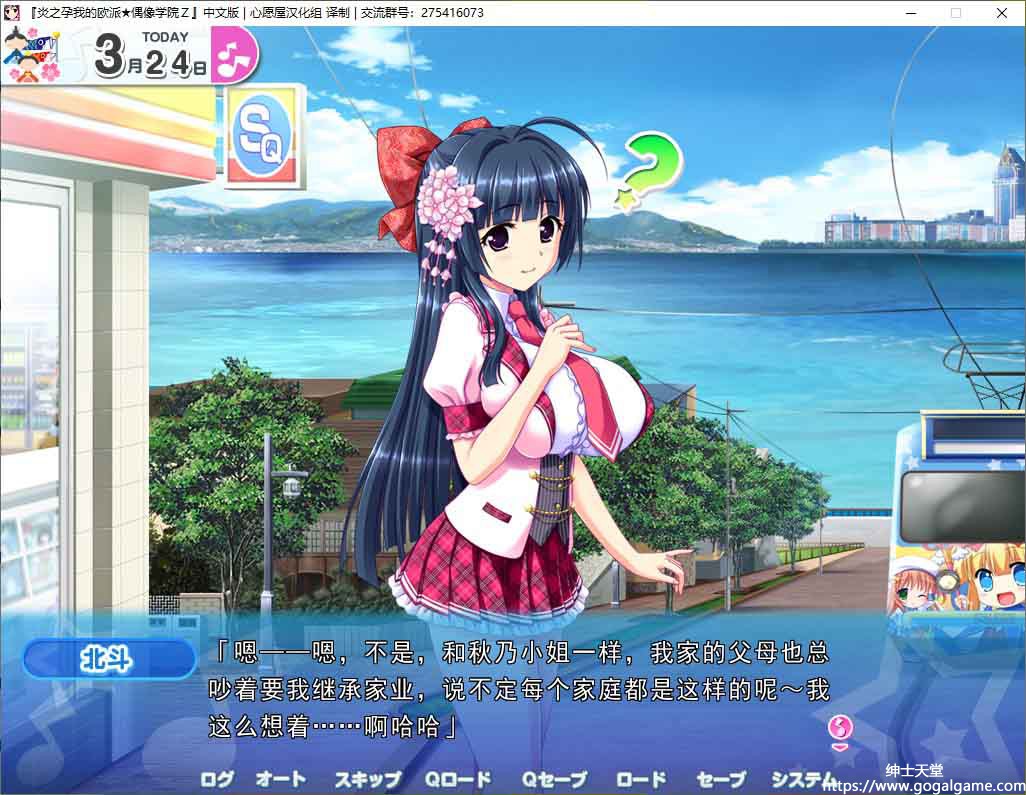Click the pink music note icon
Screen dimensions: 1026x795
click(x=236, y=54)
